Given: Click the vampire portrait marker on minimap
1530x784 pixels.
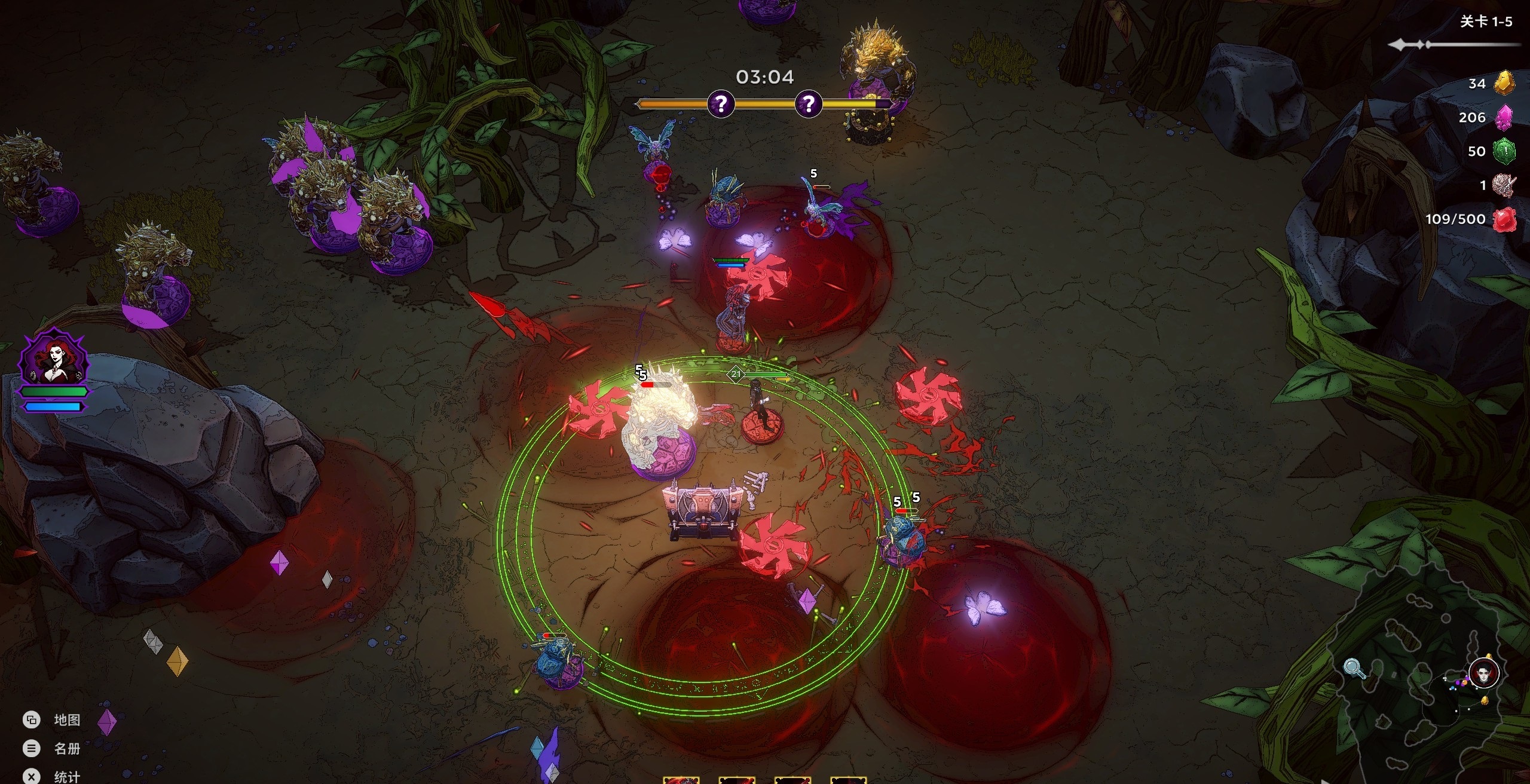Looking at the screenshot, I should (1484, 674).
